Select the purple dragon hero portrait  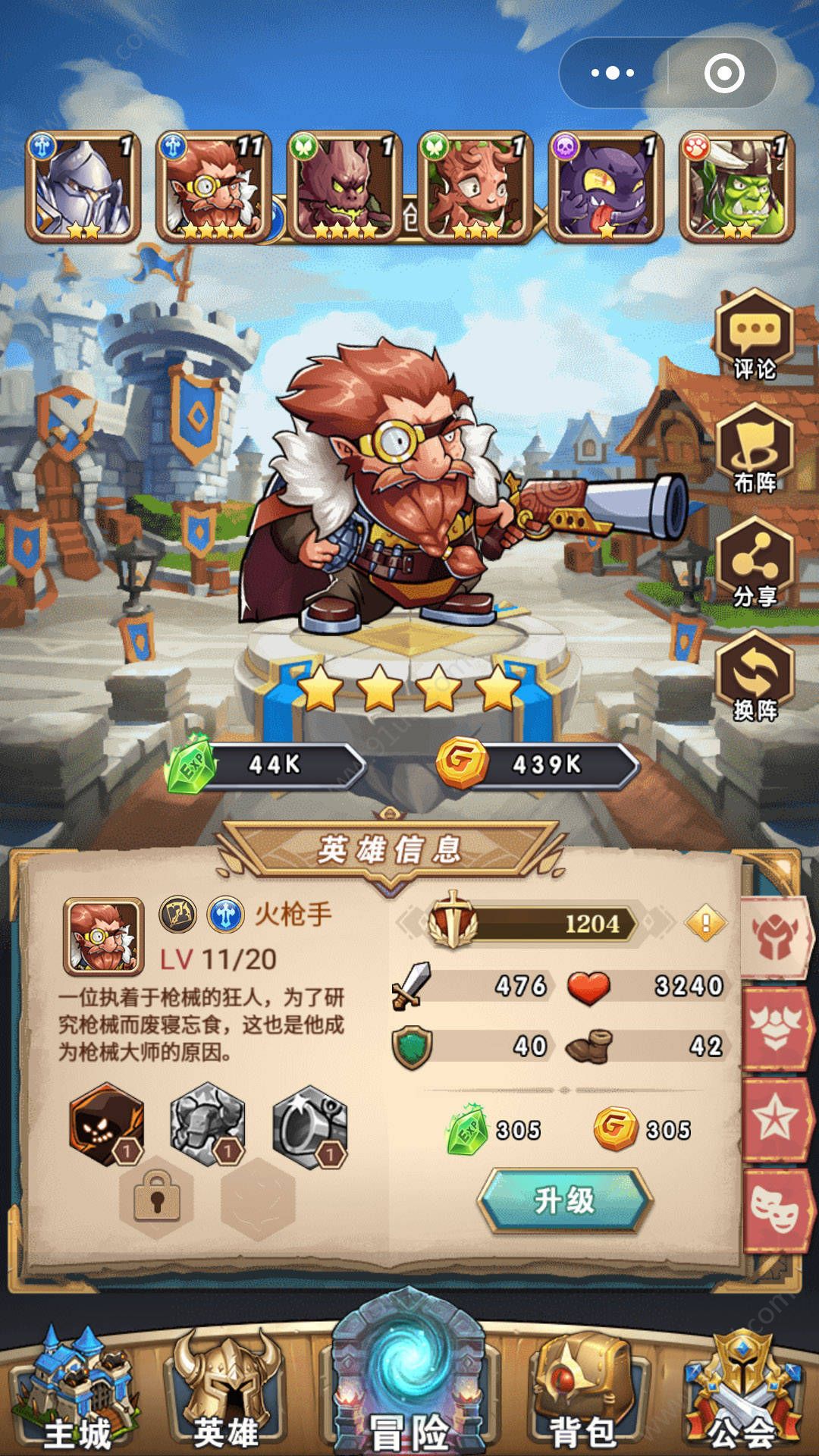click(x=607, y=187)
